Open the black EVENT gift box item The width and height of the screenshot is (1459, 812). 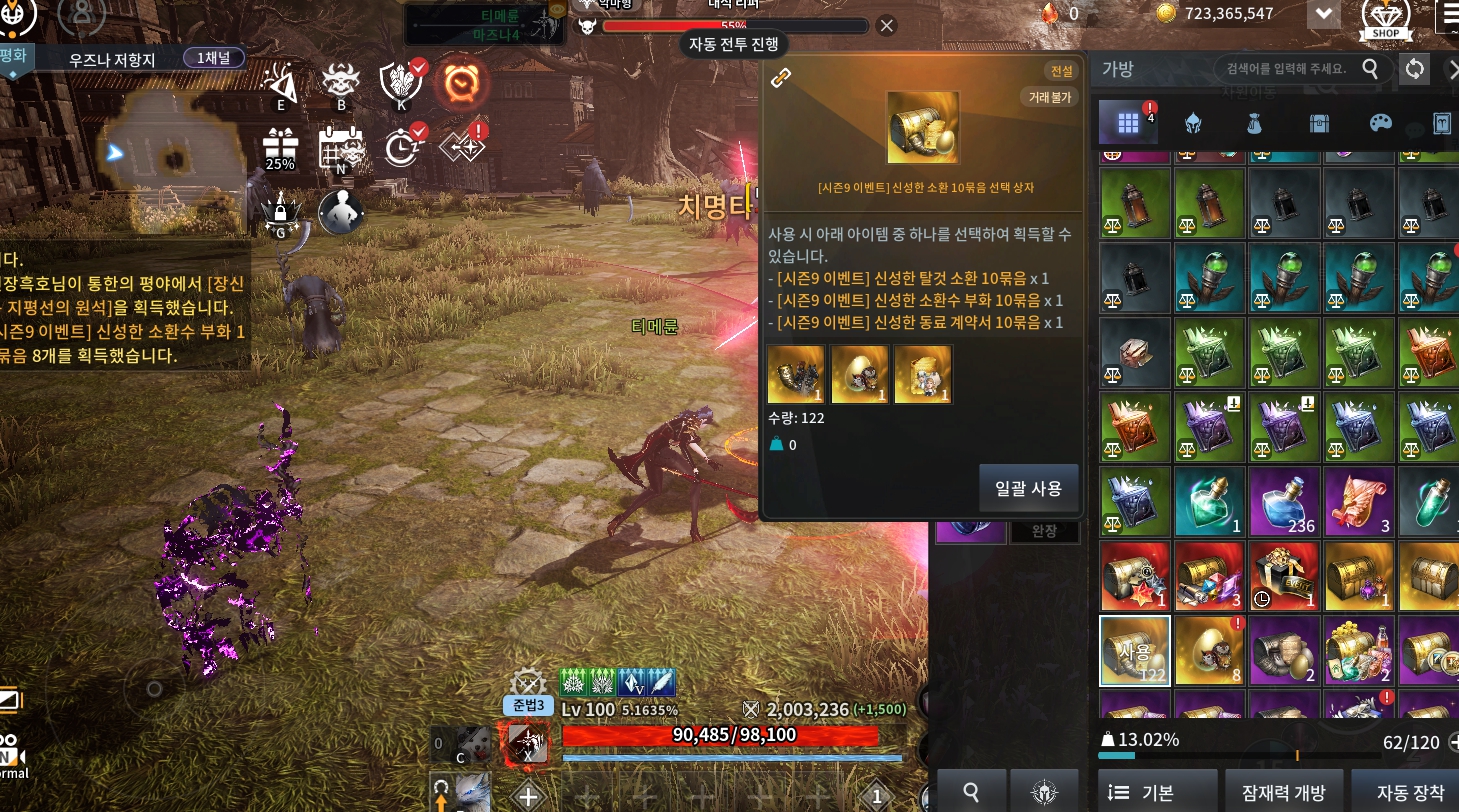pyautogui.click(x=1284, y=576)
